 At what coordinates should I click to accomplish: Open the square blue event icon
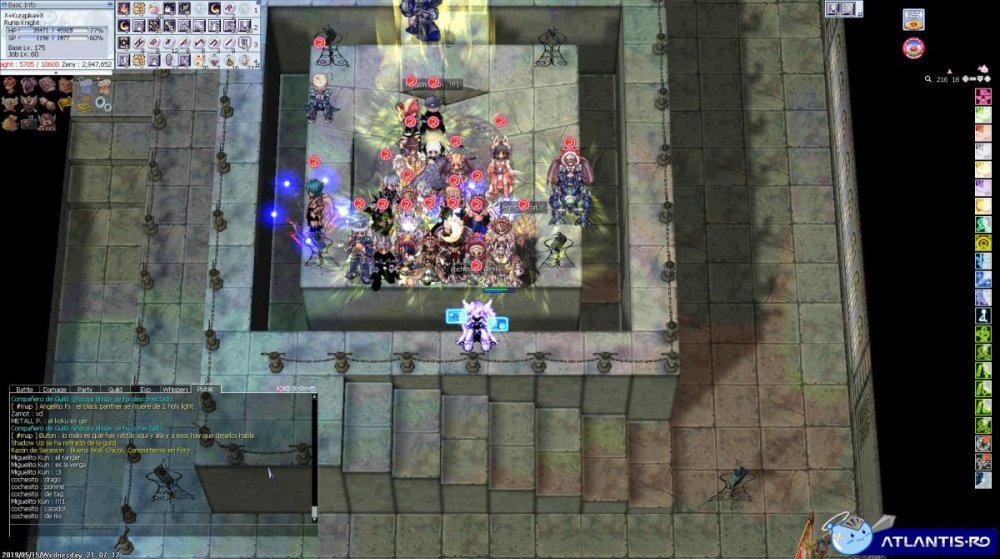click(913, 19)
